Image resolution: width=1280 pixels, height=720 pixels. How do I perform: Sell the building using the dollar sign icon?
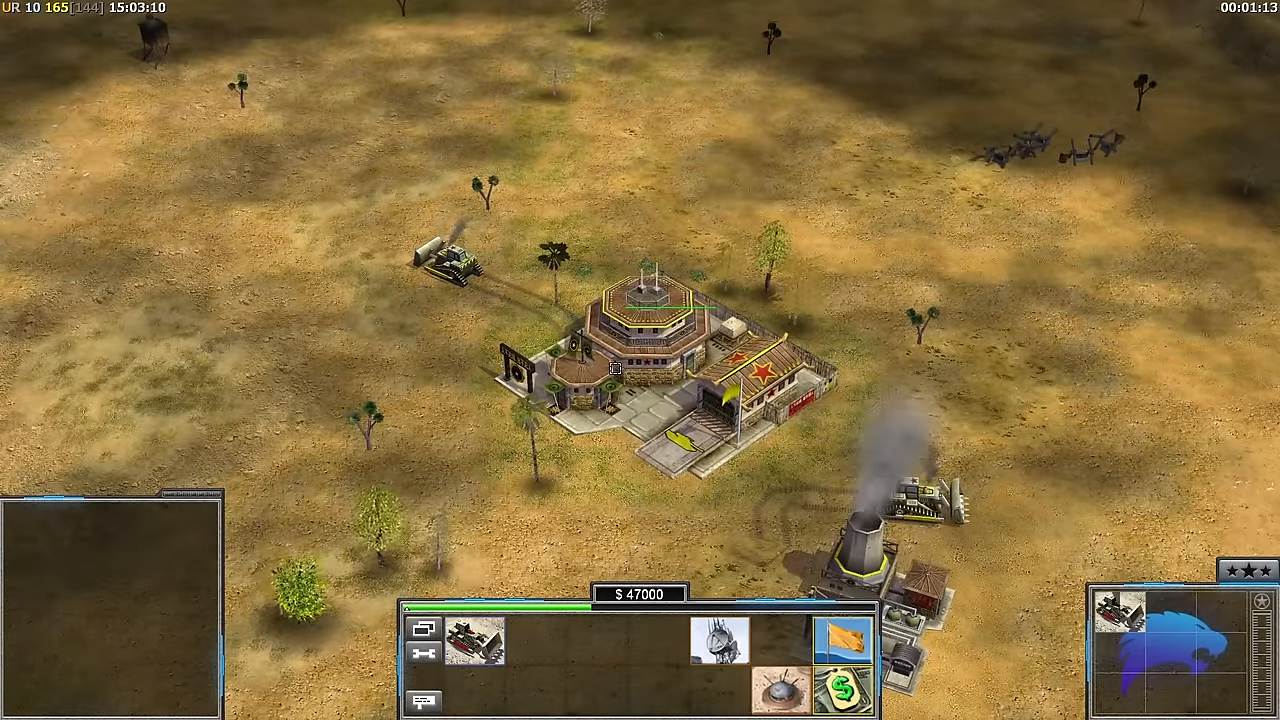click(842, 691)
